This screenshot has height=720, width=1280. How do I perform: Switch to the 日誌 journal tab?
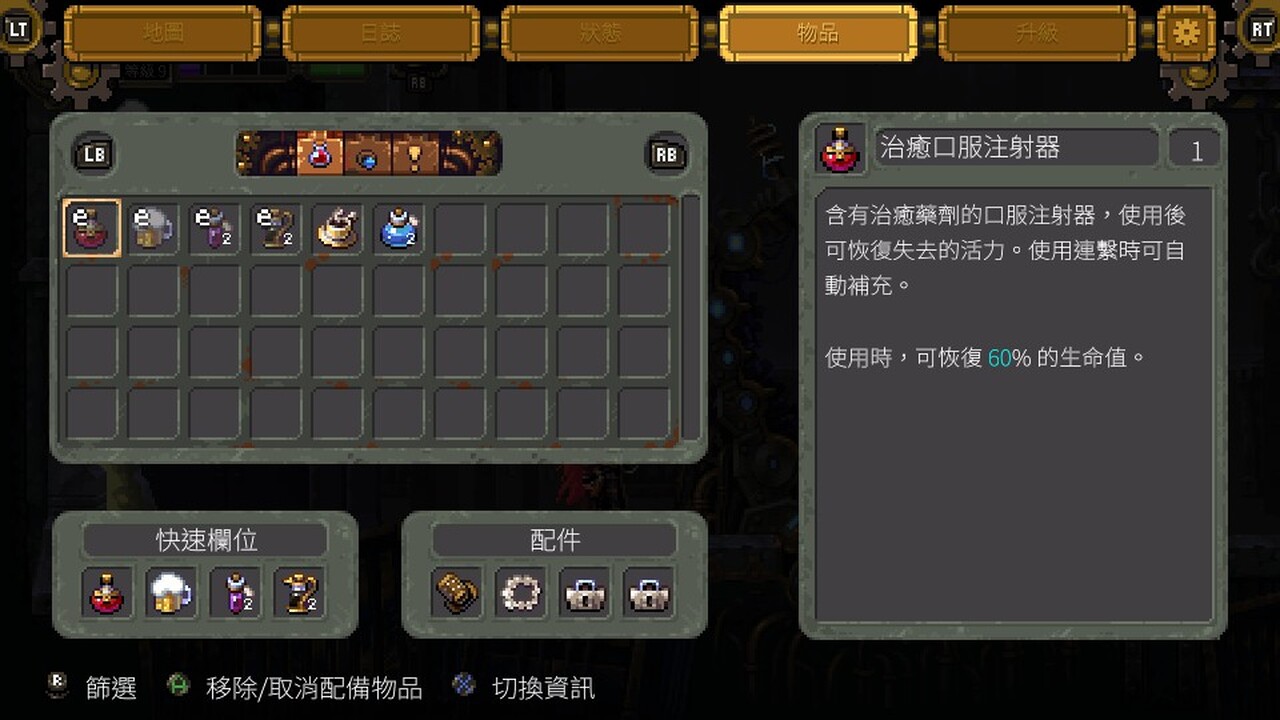pyautogui.click(x=381, y=33)
